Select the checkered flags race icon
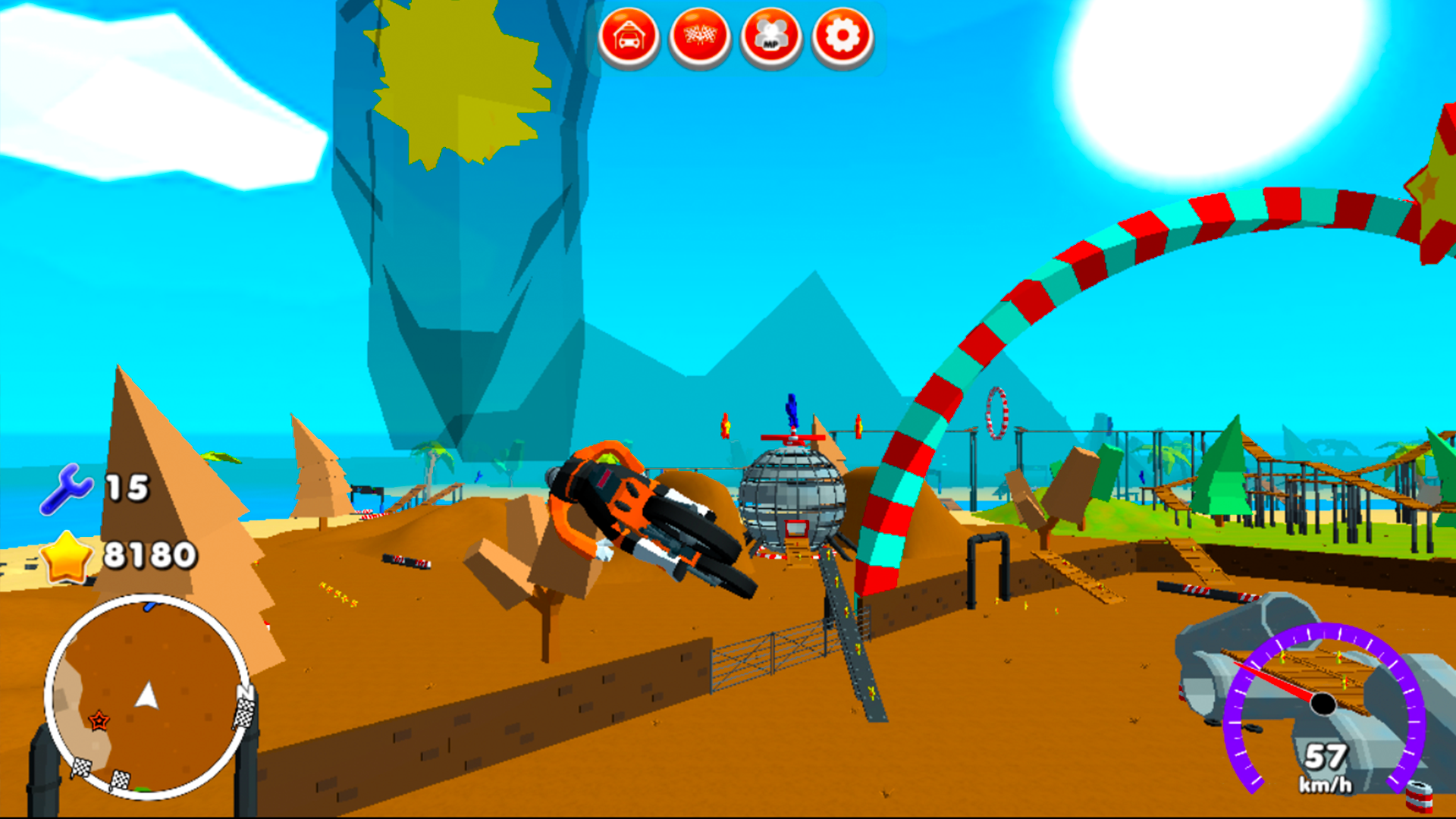The image size is (1456, 819). tap(699, 33)
